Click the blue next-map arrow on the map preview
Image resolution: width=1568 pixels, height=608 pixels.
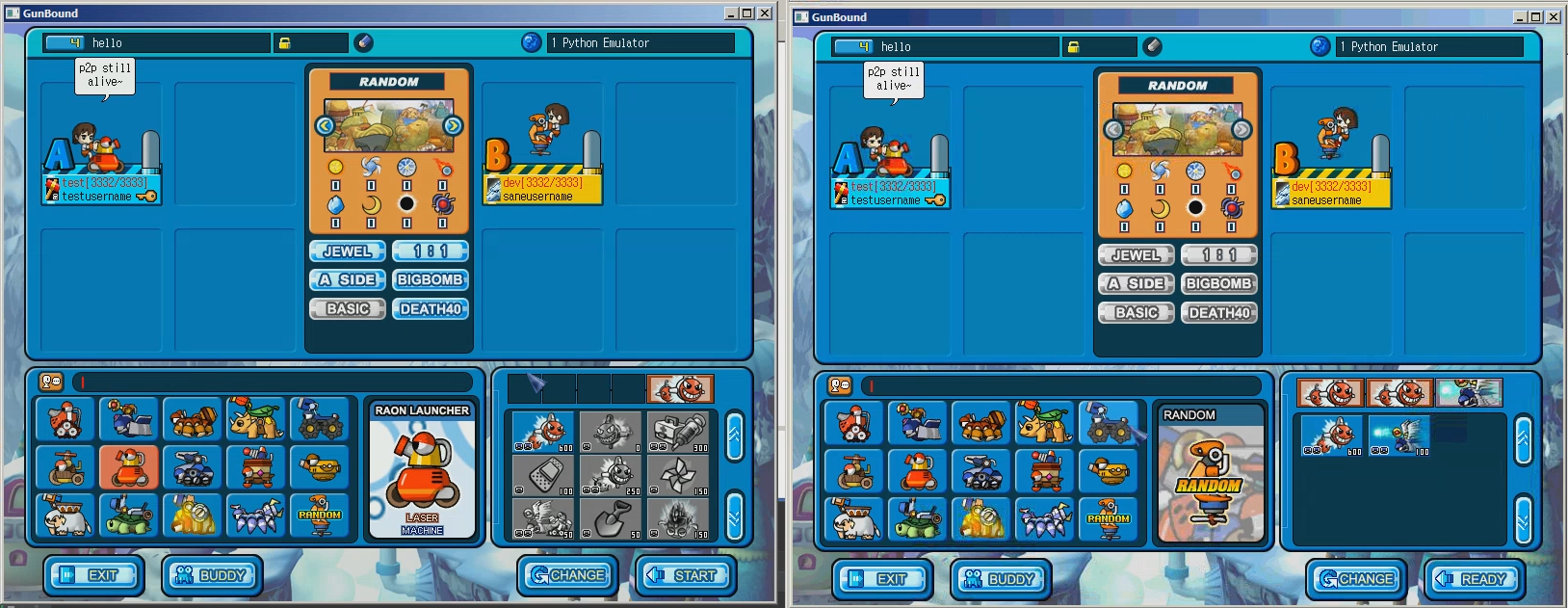453,126
